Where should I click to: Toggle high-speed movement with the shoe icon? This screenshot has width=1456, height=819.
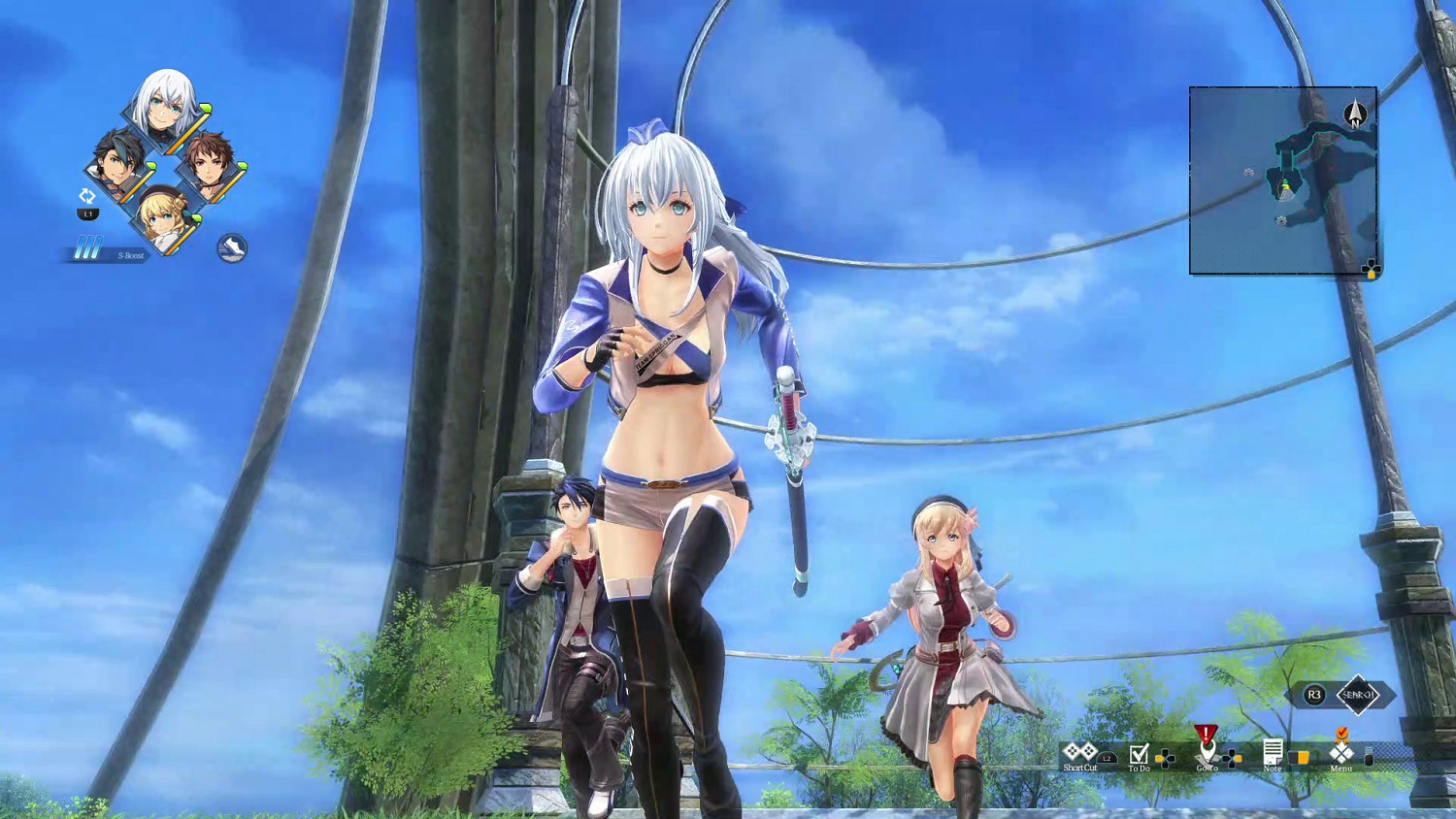click(231, 247)
